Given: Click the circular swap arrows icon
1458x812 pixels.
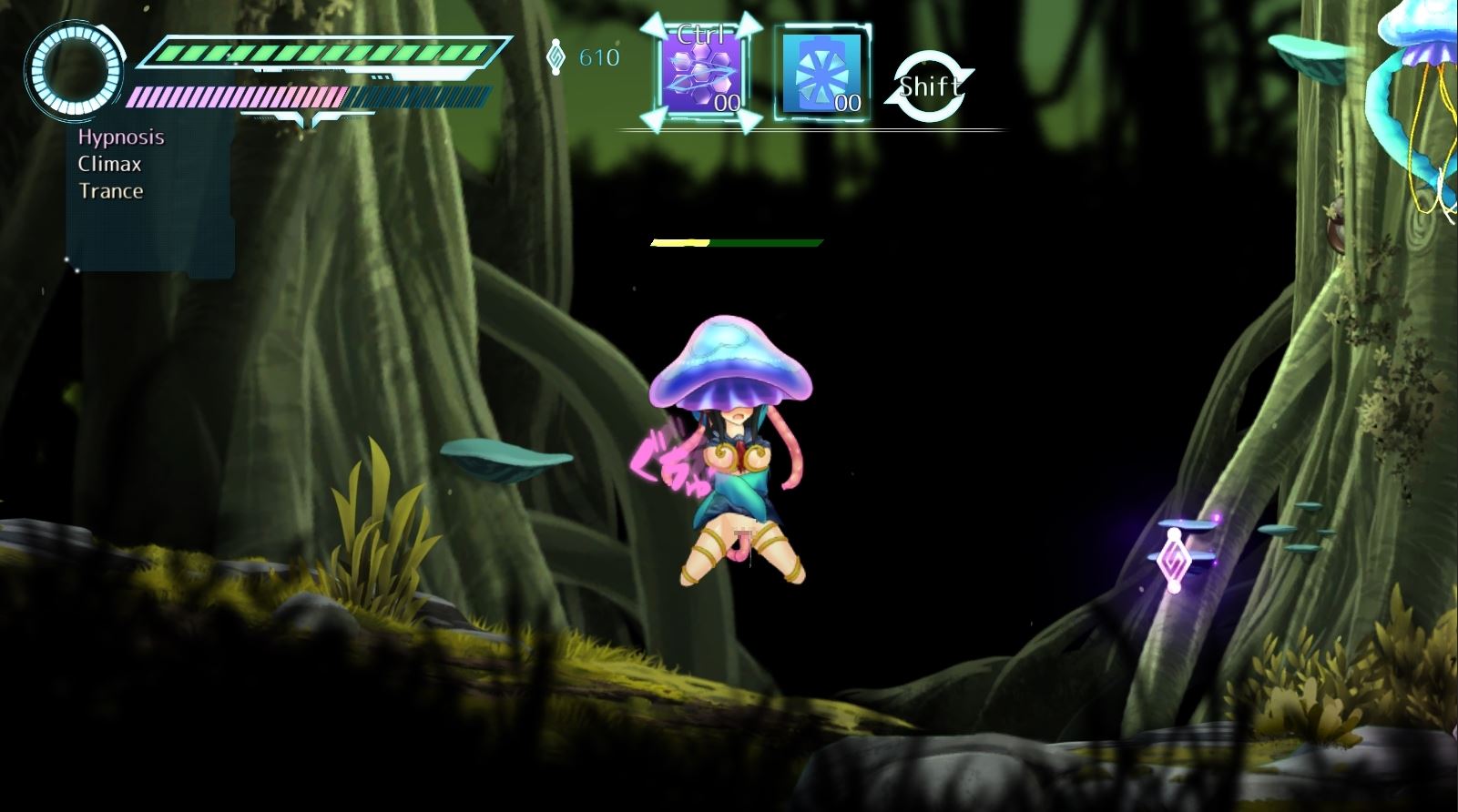Looking at the screenshot, I should pyautogui.click(x=929, y=86).
